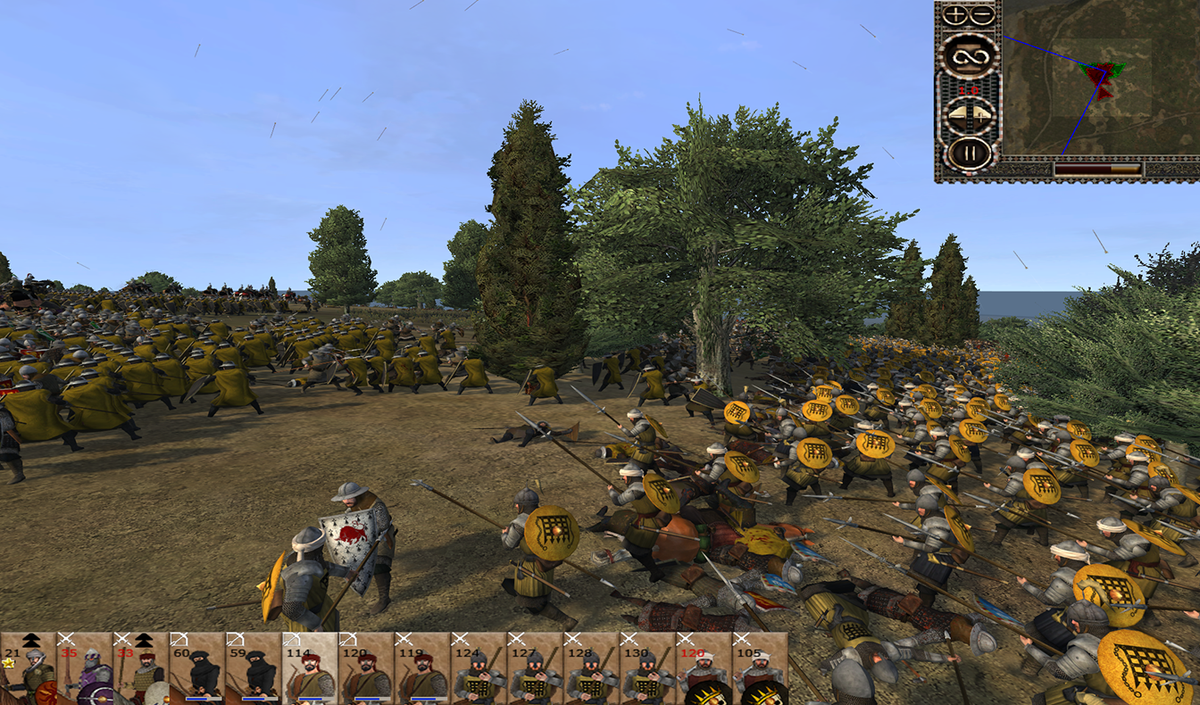The width and height of the screenshot is (1200, 705).
Task: Pick the infantry unit card with 128 men
Action: [x=590, y=668]
